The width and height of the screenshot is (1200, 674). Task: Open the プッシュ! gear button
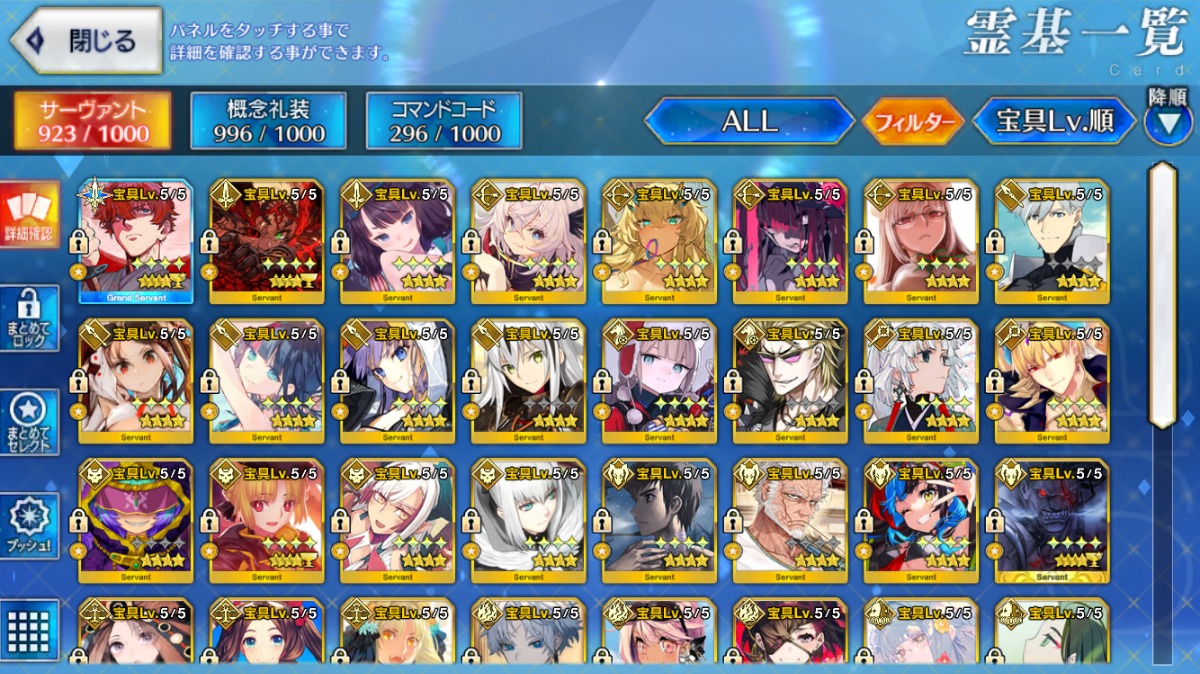[x=29, y=524]
